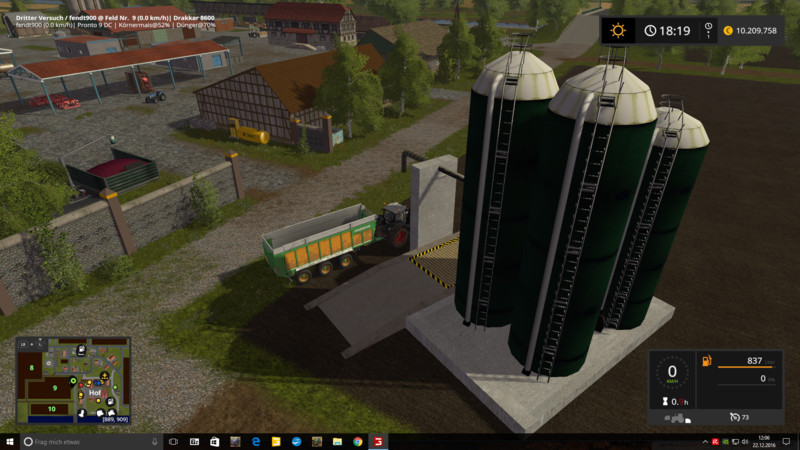Click the Hof marker on the minimap
800x450 pixels.
pyautogui.click(x=95, y=393)
